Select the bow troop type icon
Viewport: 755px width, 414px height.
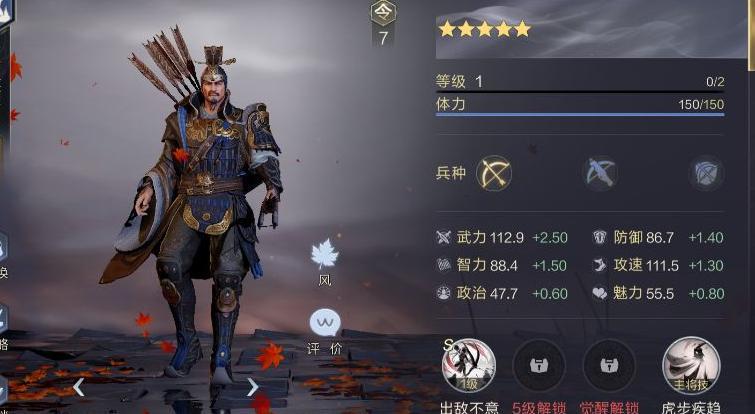point(493,173)
